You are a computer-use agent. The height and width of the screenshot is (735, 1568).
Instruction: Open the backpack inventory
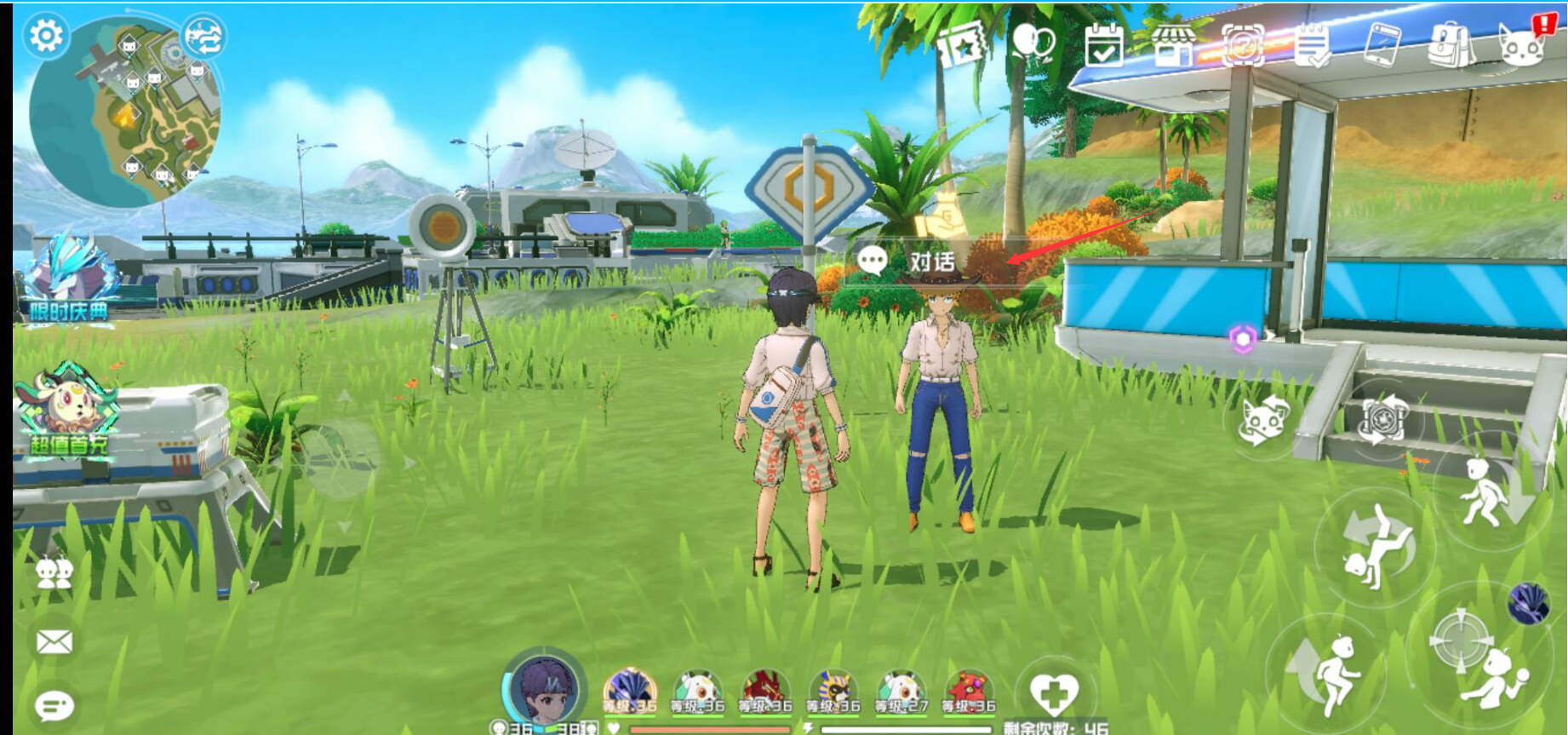pos(1450,44)
